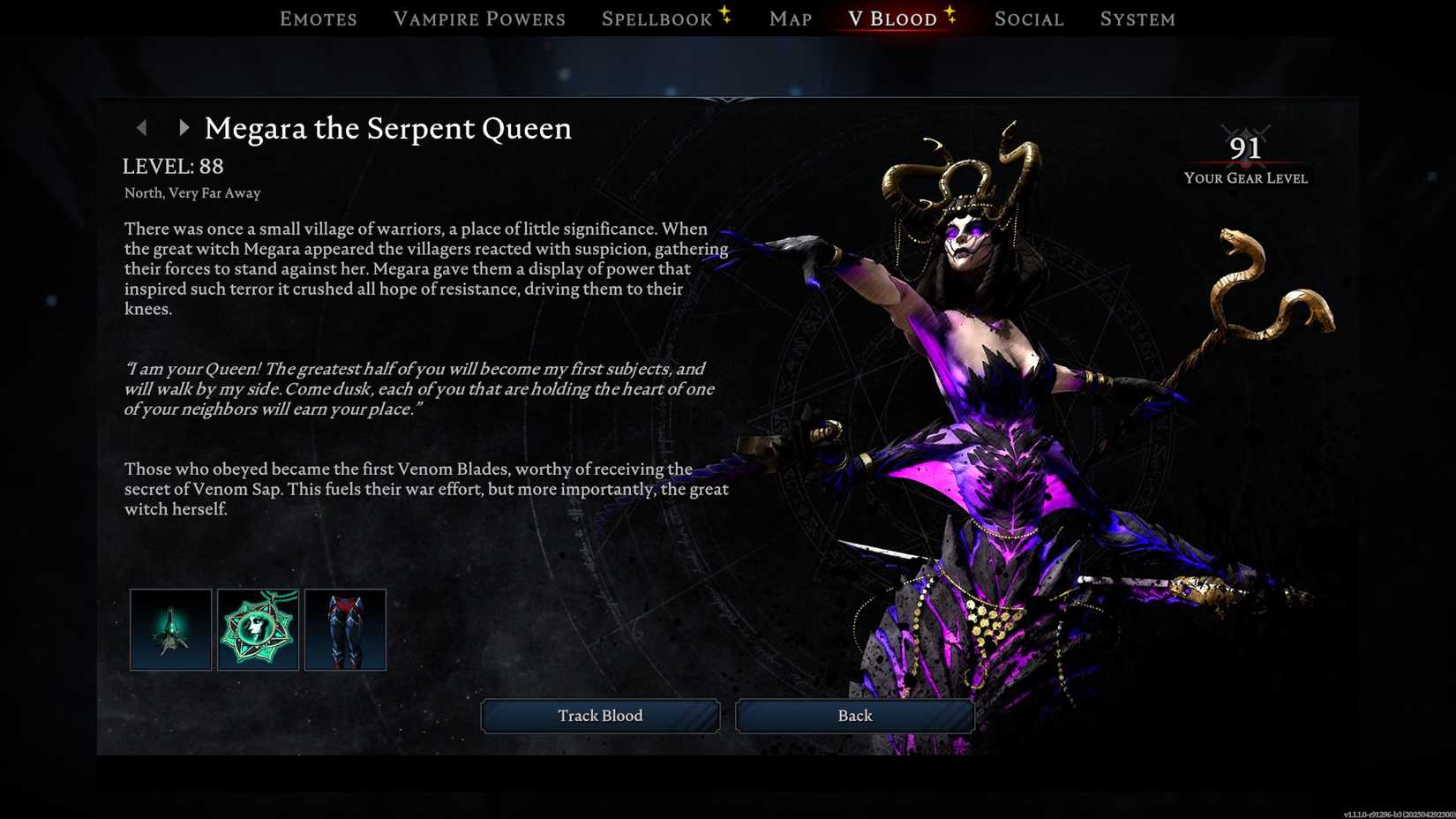Screen dimensions: 1456x819
Task: Switch to the Vampire Powers tab
Action: point(479,19)
